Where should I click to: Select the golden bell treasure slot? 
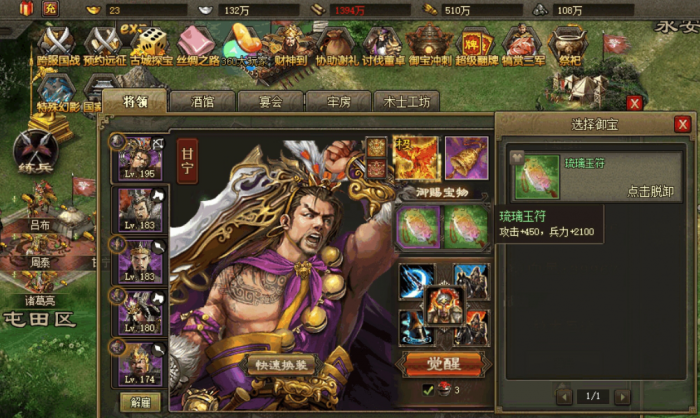(x=466, y=157)
